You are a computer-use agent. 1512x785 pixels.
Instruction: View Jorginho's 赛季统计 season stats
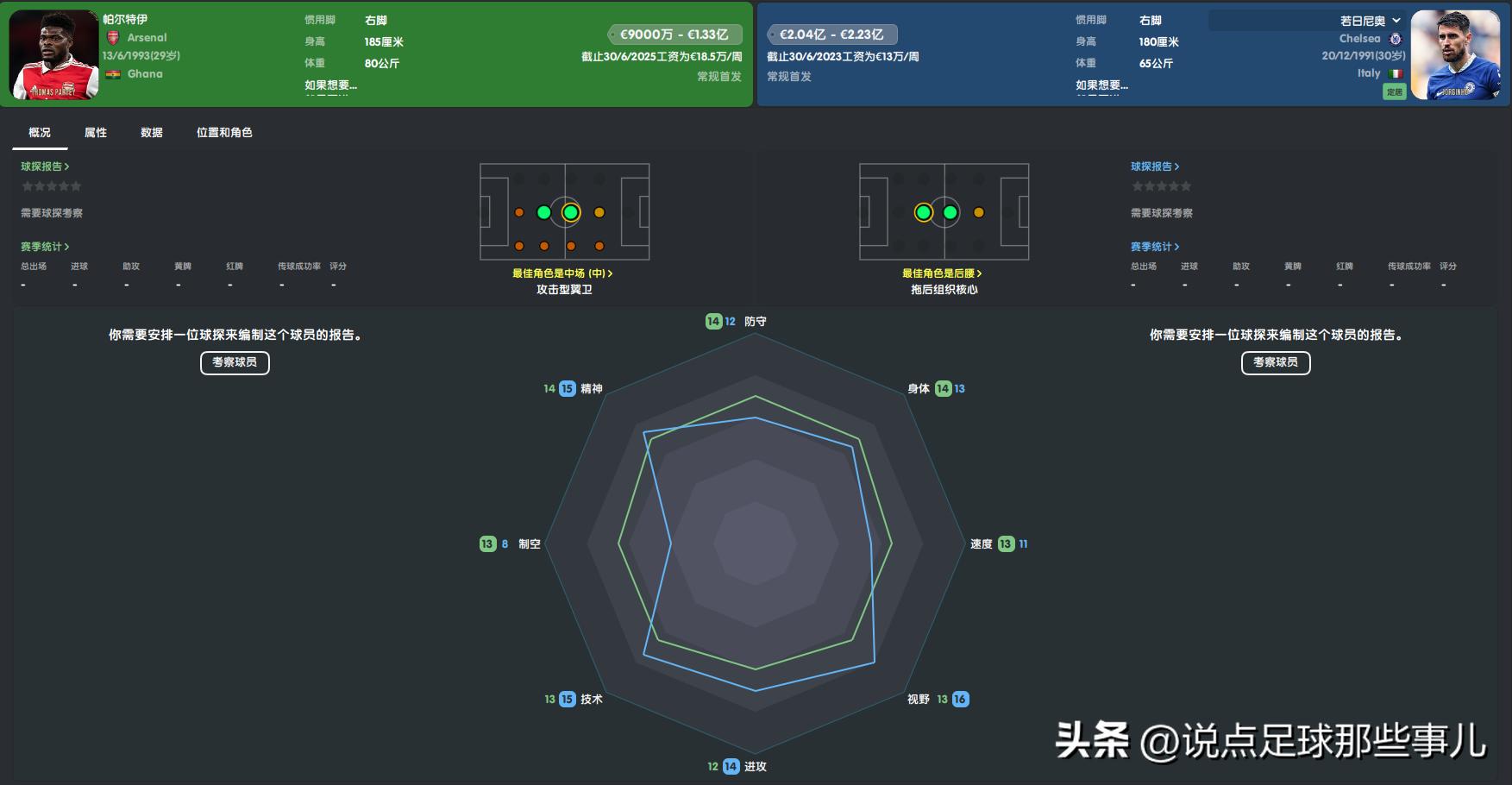1155,247
